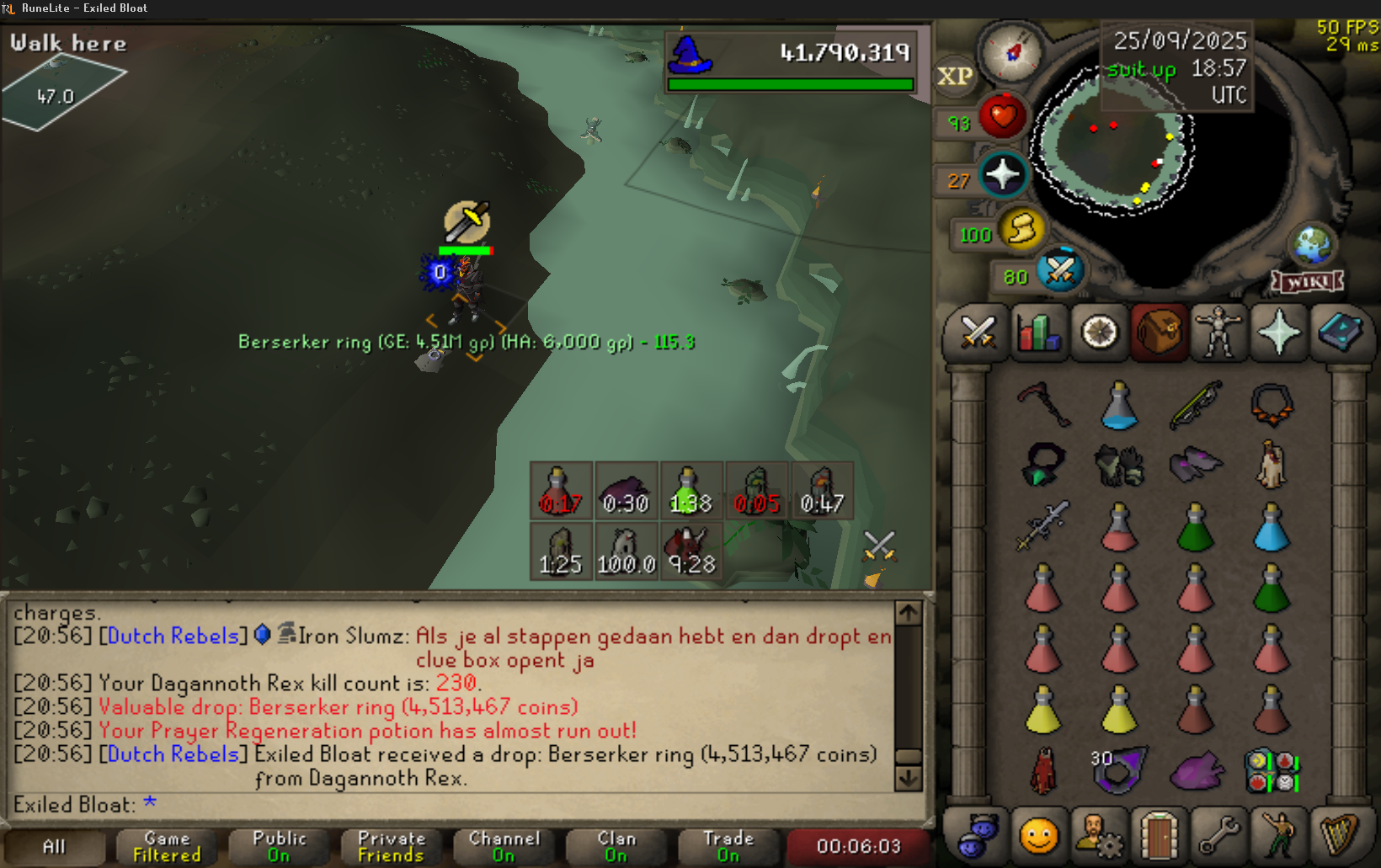1381x868 pixels.
Task: Toggle quick prayers on the prayer orb
Action: click(1003, 175)
